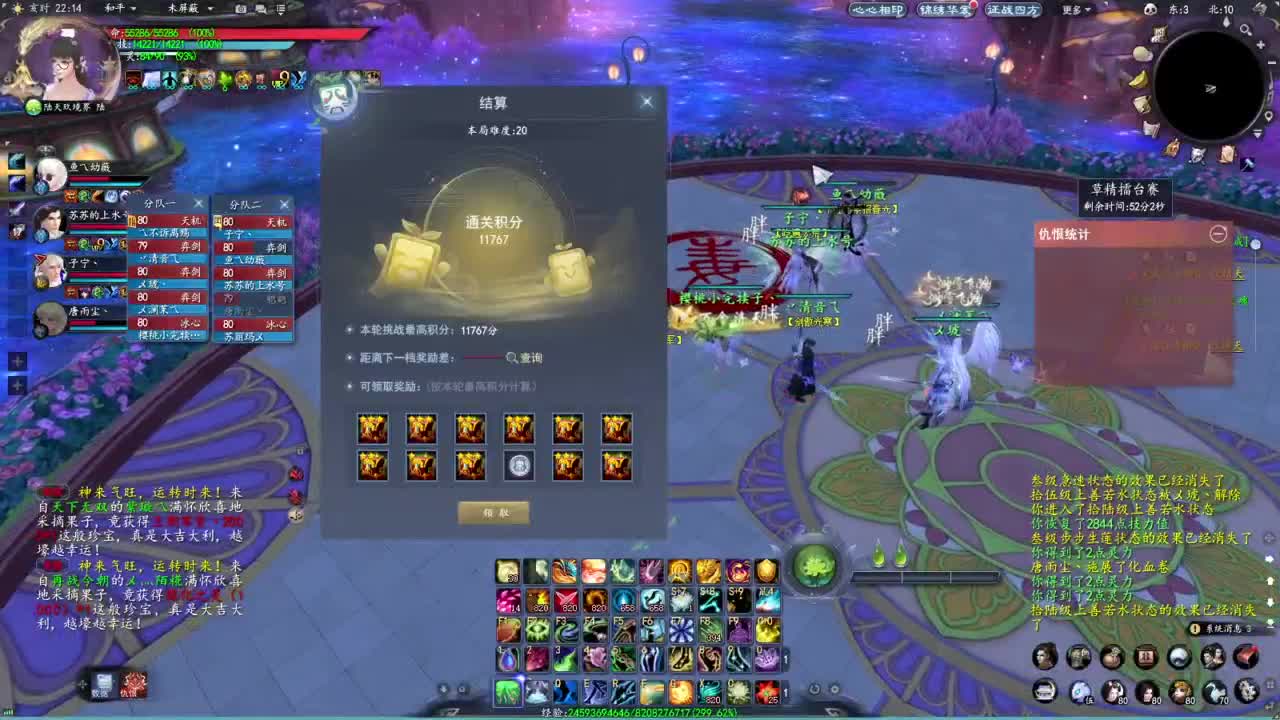The width and height of the screenshot is (1280, 720).
Task: Switch to the 仇恨 chat tab bottom left
Action: pos(133,687)
